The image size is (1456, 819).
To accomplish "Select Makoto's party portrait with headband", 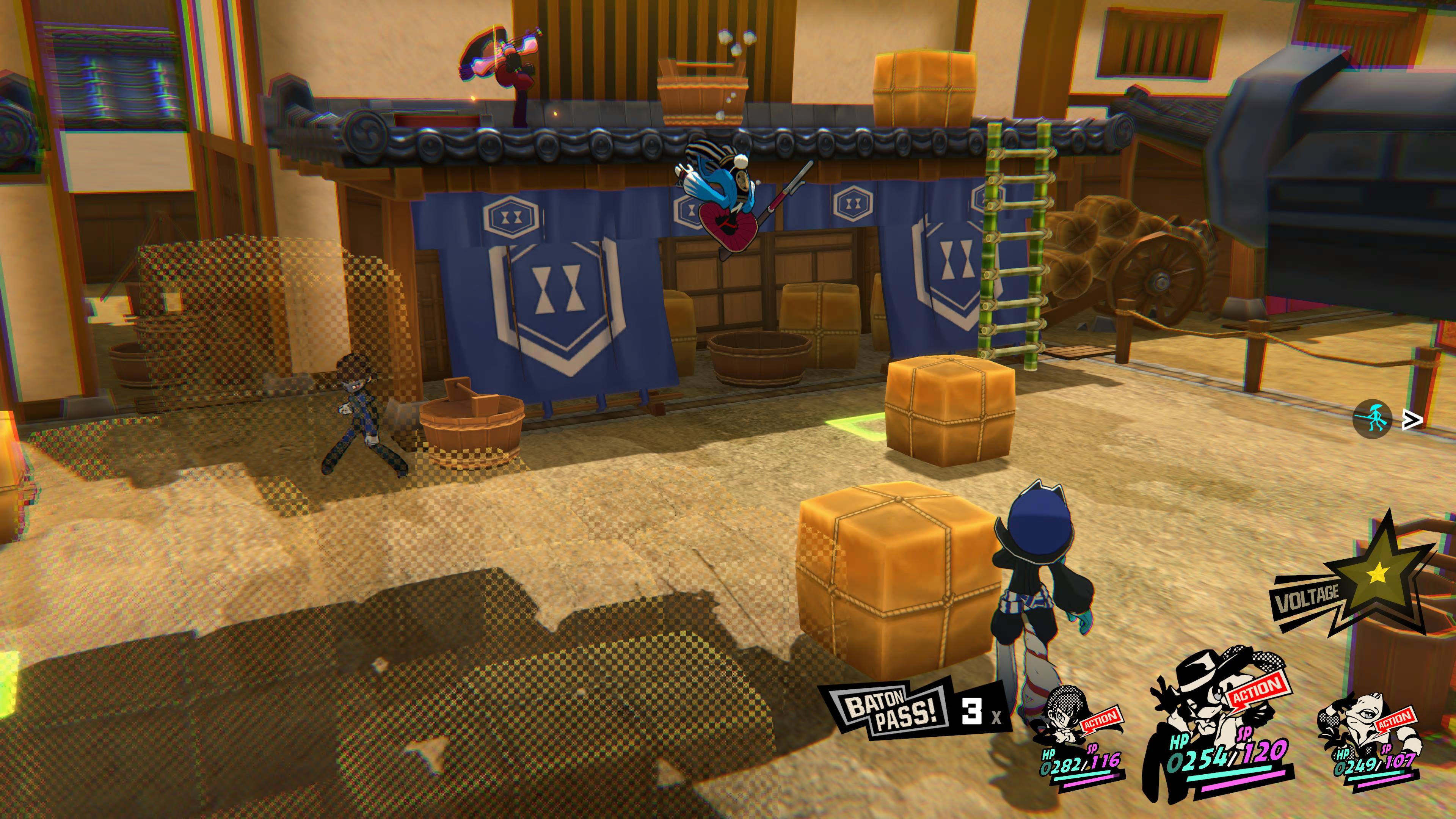I will point(1062,721).
